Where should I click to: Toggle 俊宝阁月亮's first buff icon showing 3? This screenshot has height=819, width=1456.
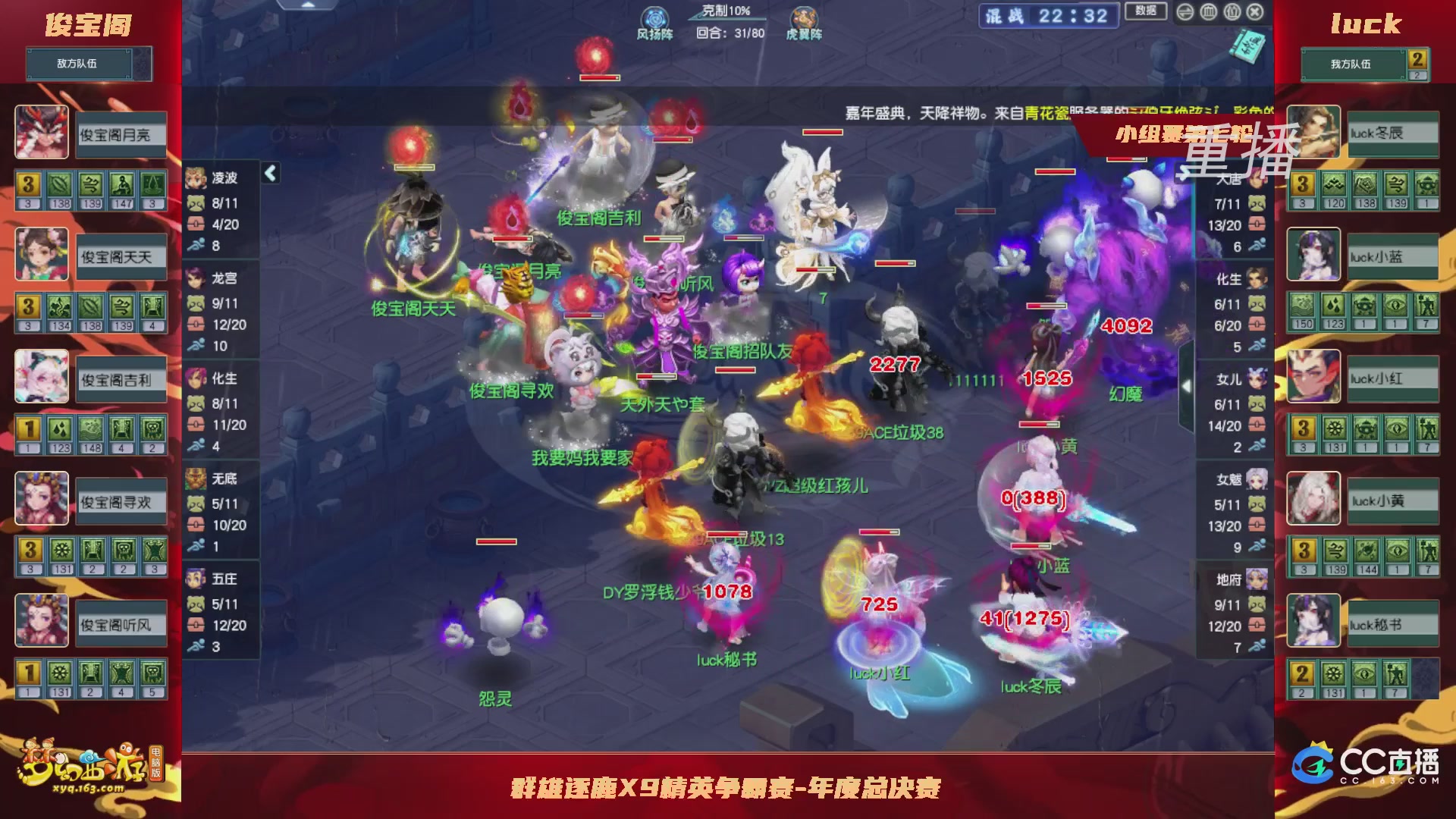(x=29, y=184)
